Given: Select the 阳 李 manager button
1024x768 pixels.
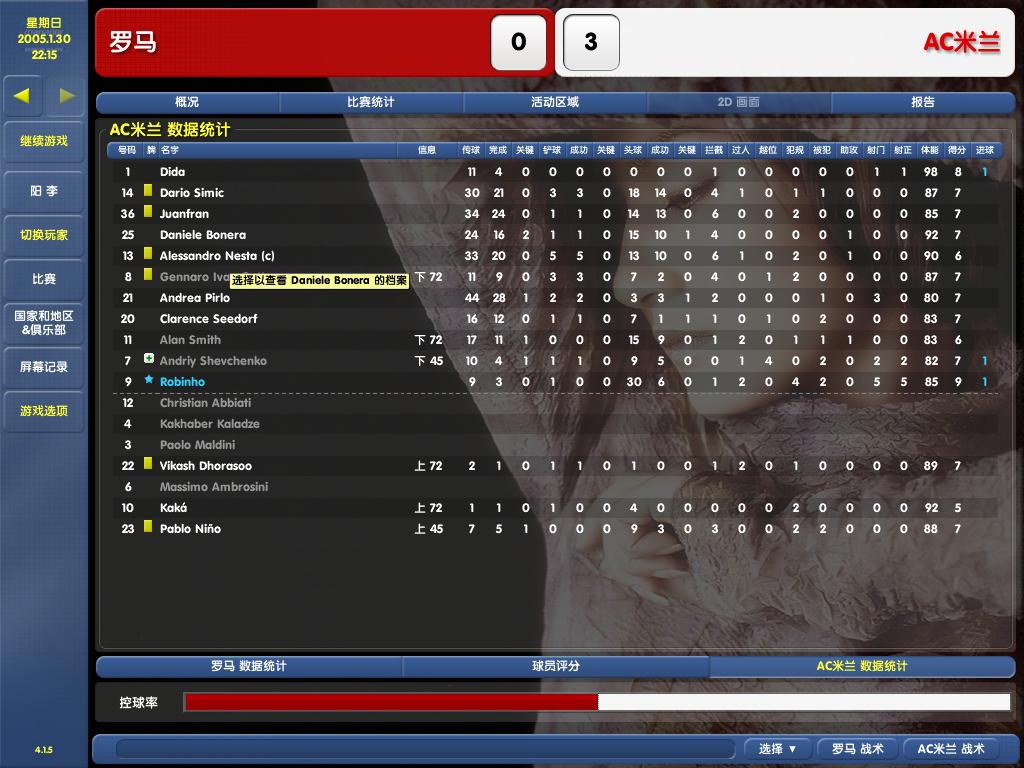Looking at the screenshot, I should click(x=44, y=190).
